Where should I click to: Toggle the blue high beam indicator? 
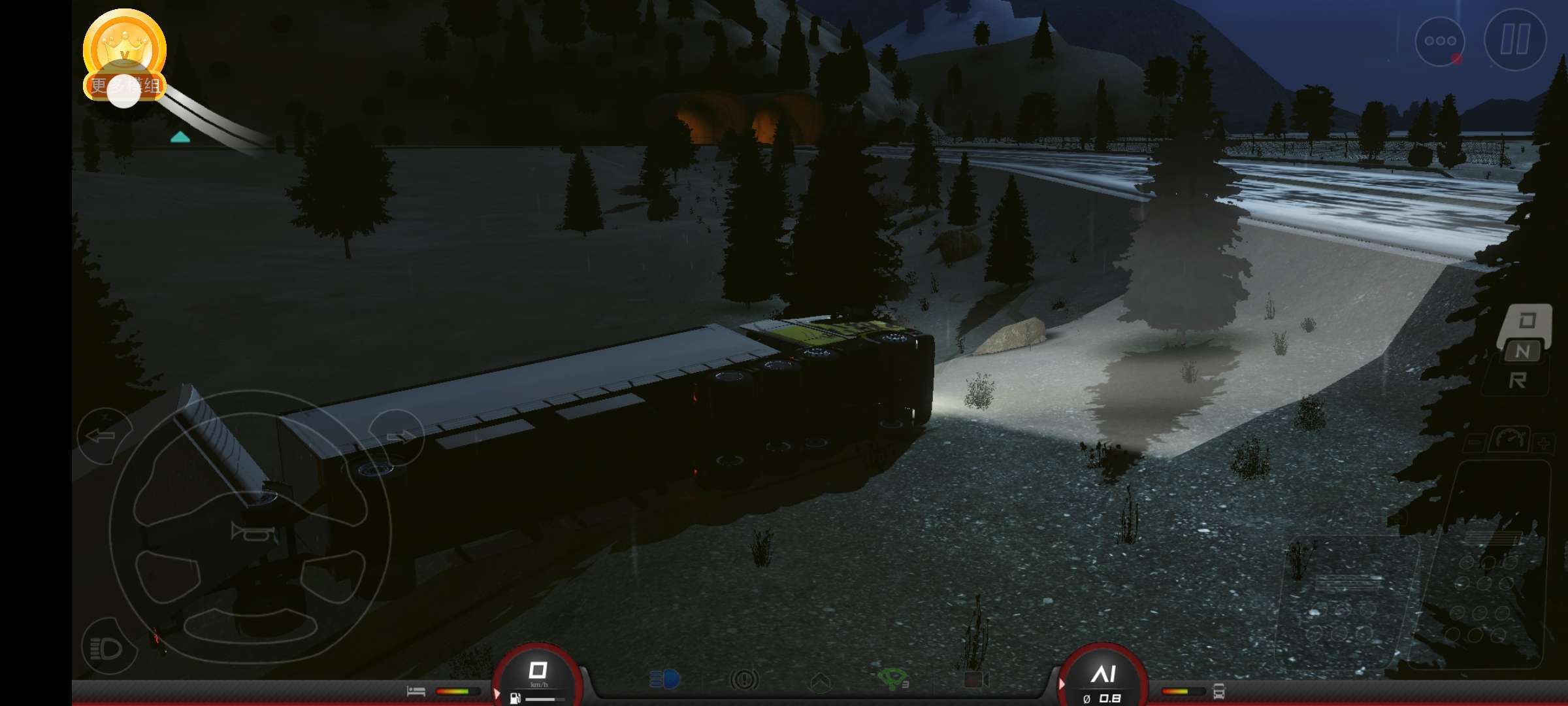(664, 680)
